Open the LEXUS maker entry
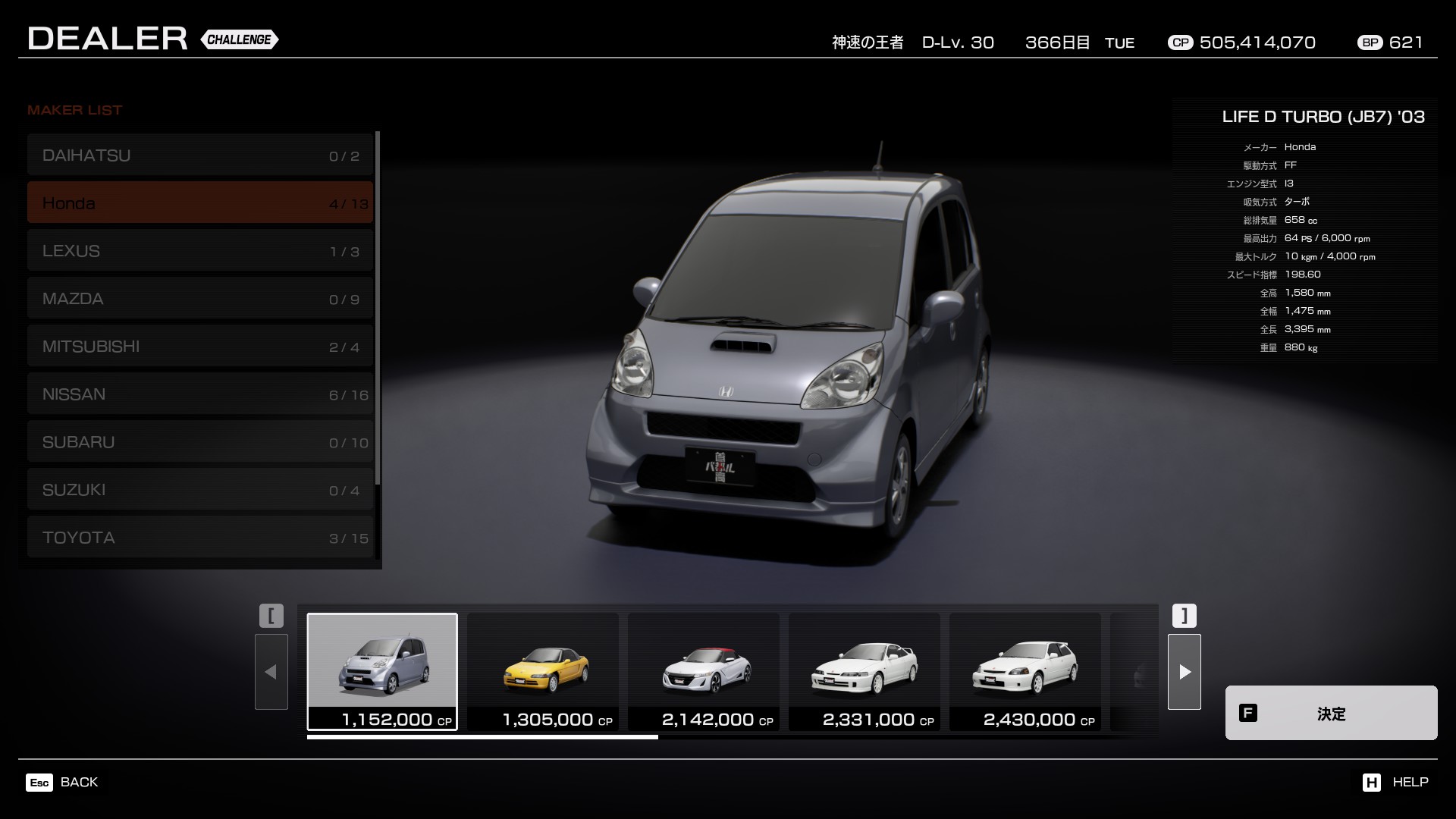 pos(200,251)
